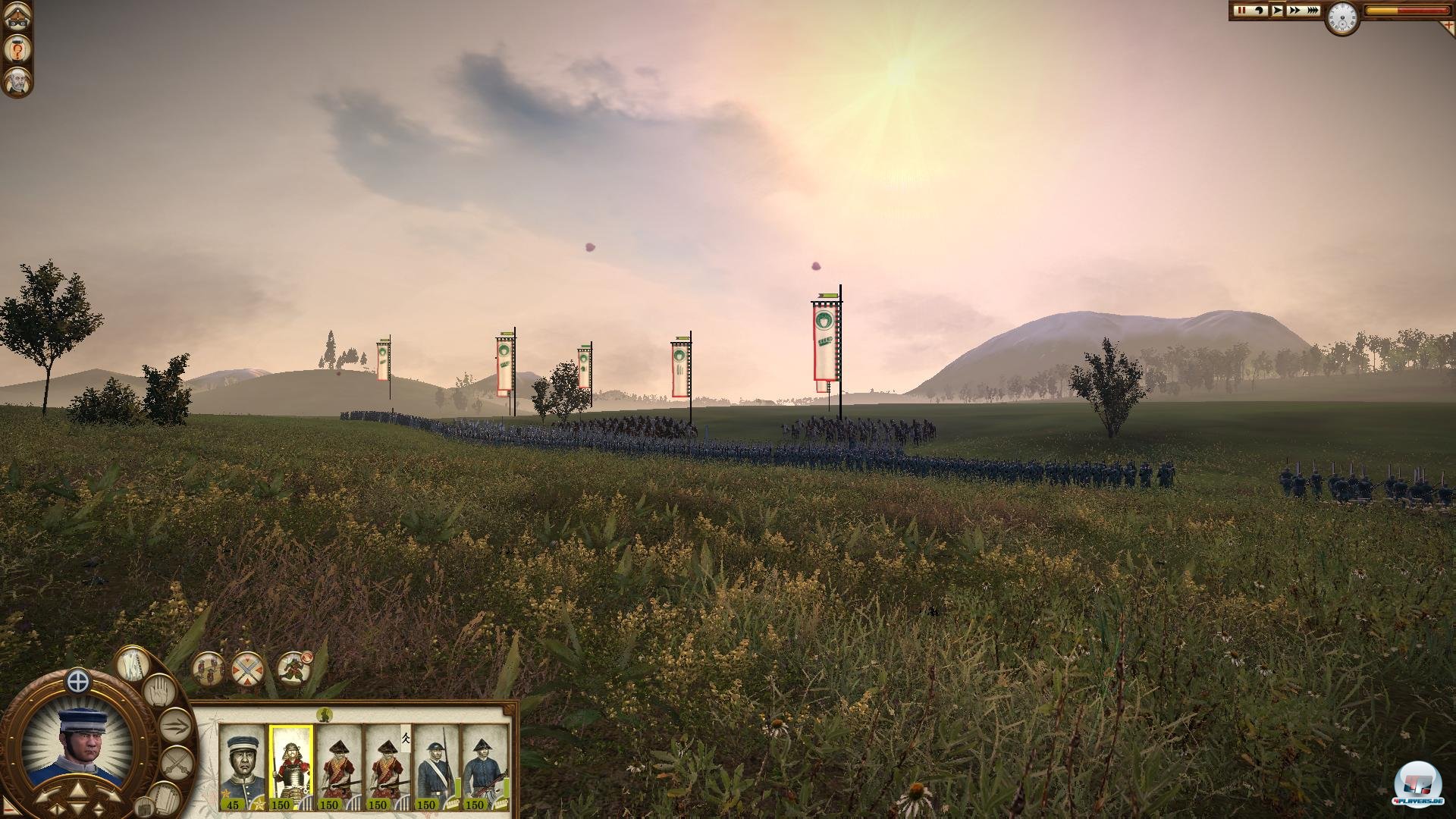The width and height of the screenshot is (1456, 819).
Task: Activate the warrior special ability icon
Action: click(x=293, y=668)
